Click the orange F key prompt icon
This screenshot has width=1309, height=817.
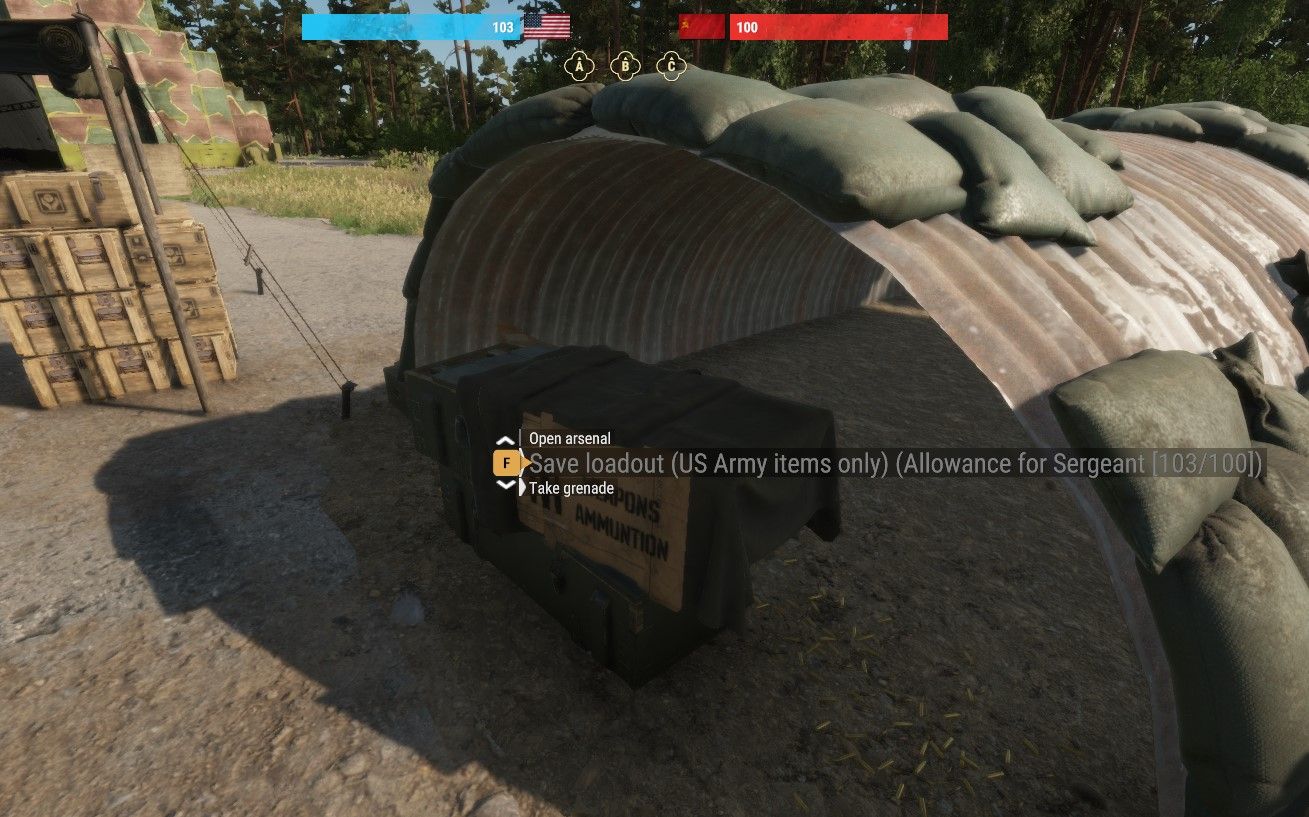pyautogui.click(x=505, y=463)
